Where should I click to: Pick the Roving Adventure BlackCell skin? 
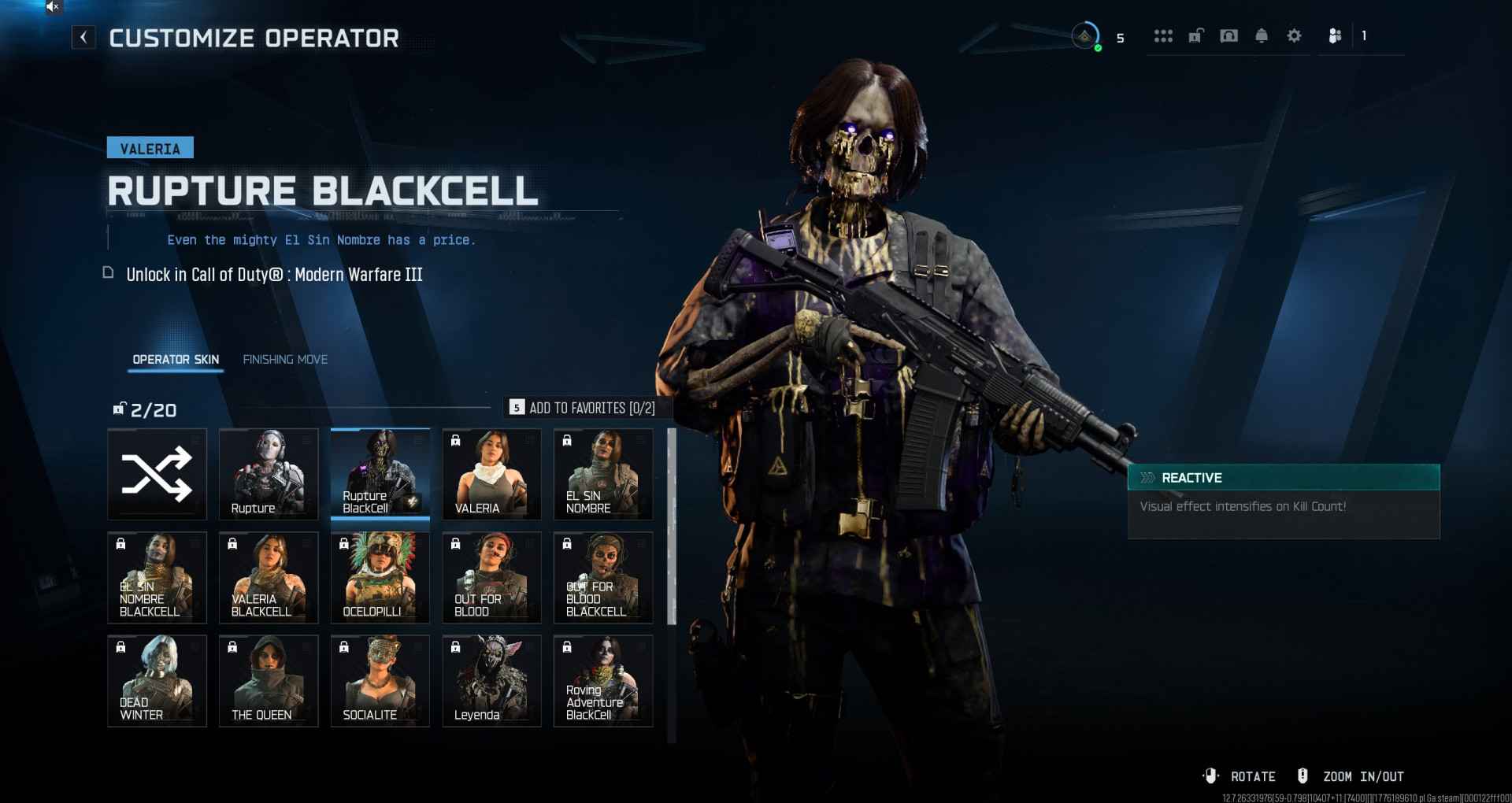point(603,680)
